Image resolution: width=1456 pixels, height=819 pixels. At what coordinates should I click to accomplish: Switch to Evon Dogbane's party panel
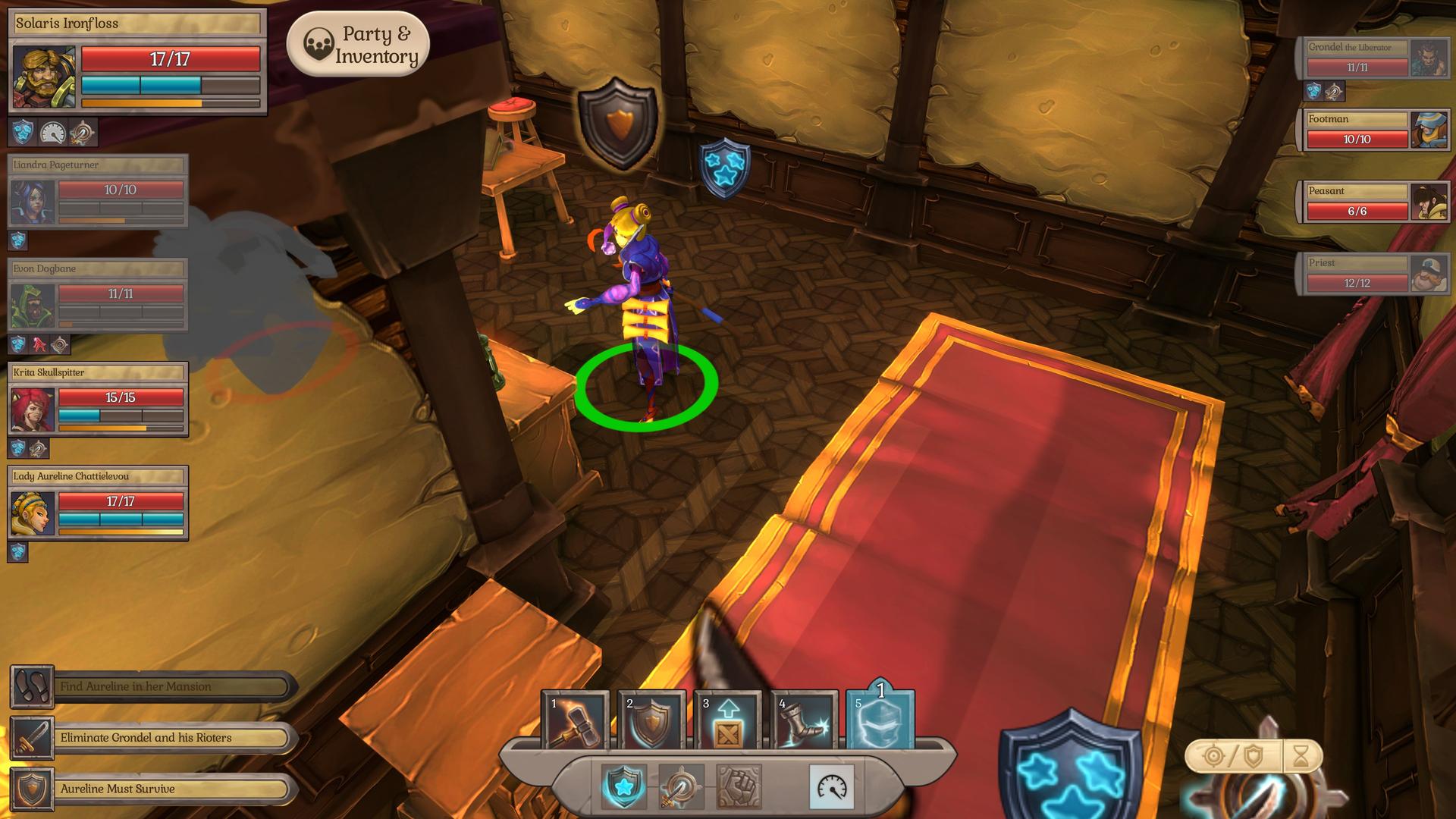pos(98,295)
